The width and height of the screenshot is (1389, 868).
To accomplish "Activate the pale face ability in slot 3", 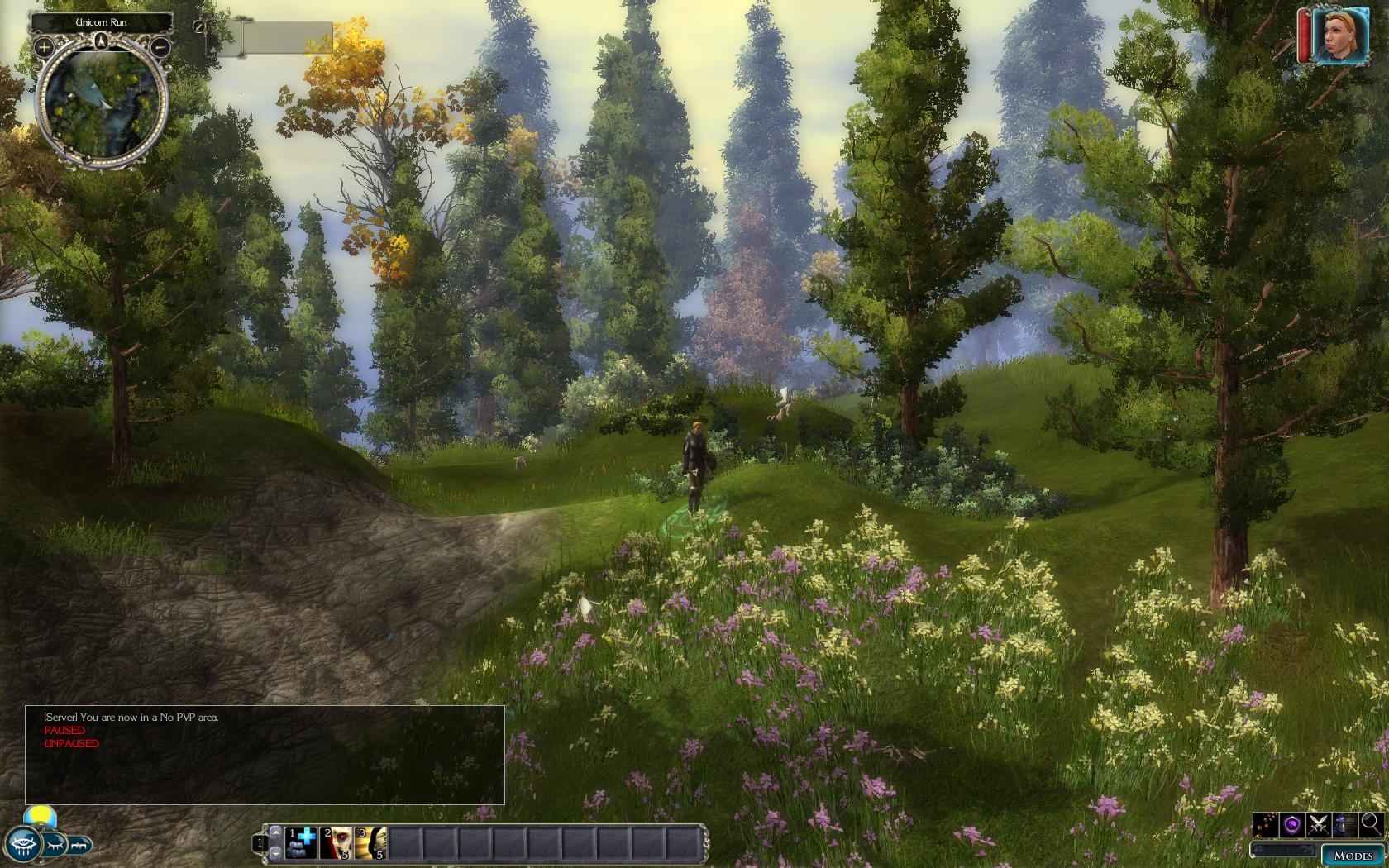I will coord(371,843).
